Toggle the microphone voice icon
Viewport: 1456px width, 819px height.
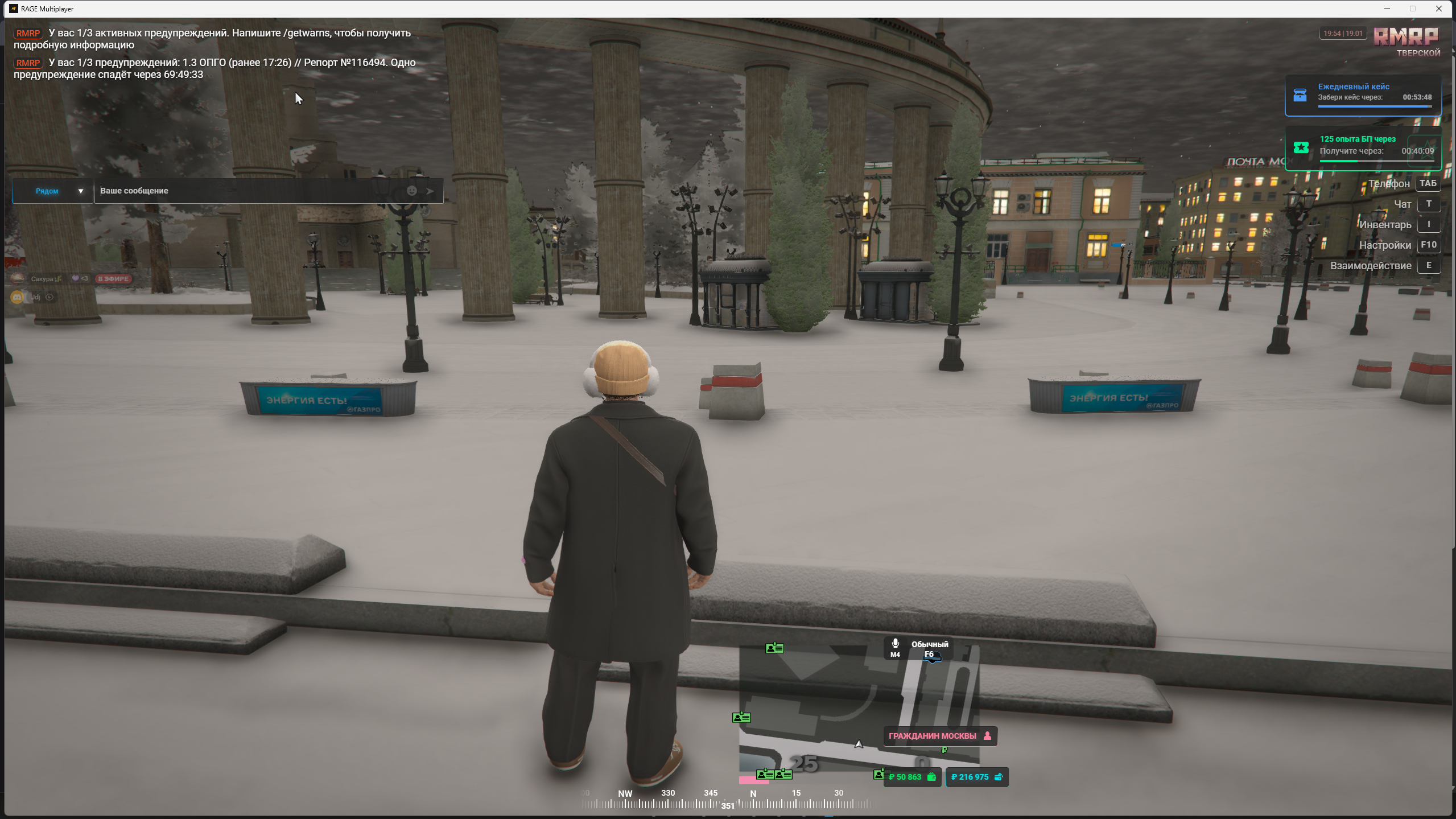click(895, 644)
